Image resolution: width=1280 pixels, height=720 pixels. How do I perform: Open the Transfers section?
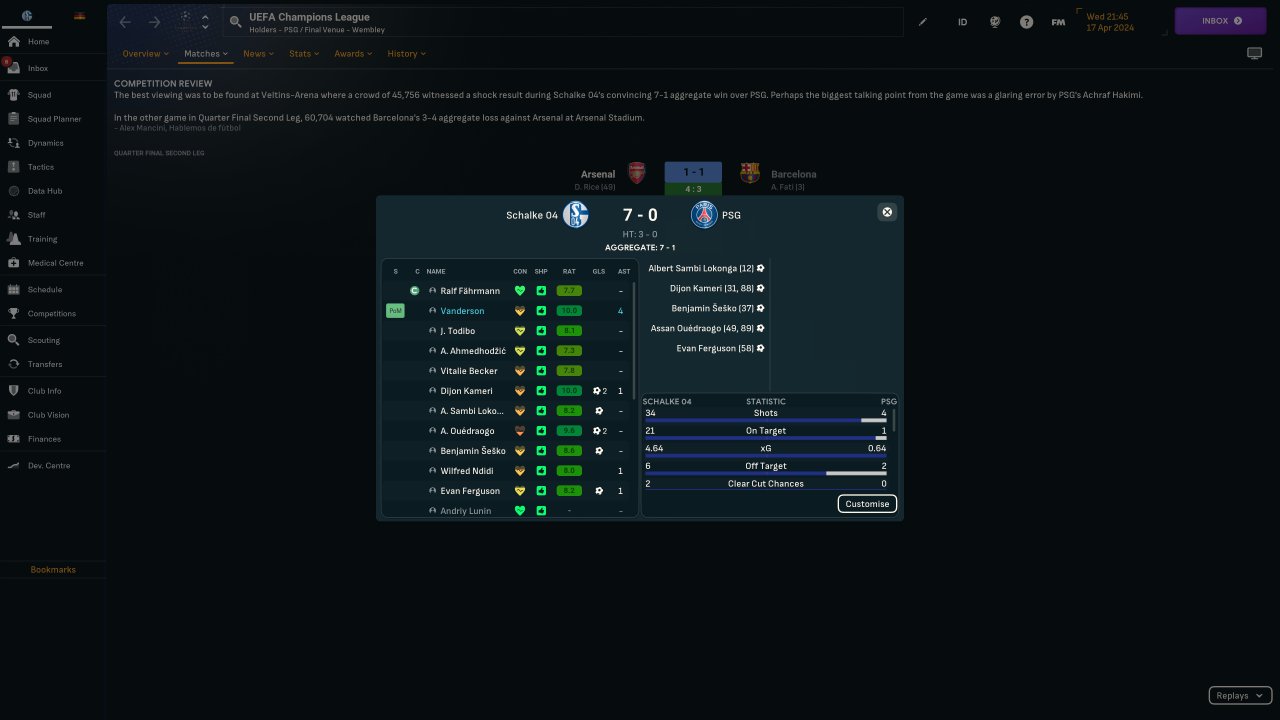point(45,364)
